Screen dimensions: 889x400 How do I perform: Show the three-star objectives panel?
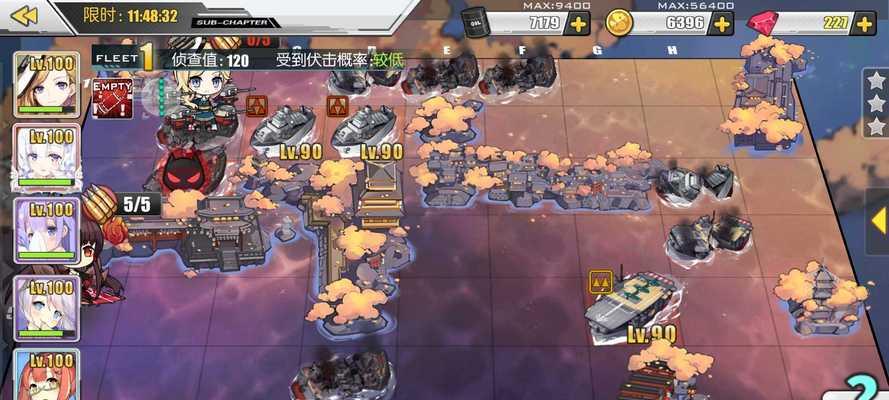pyautogui.click(x=875, y=103)
